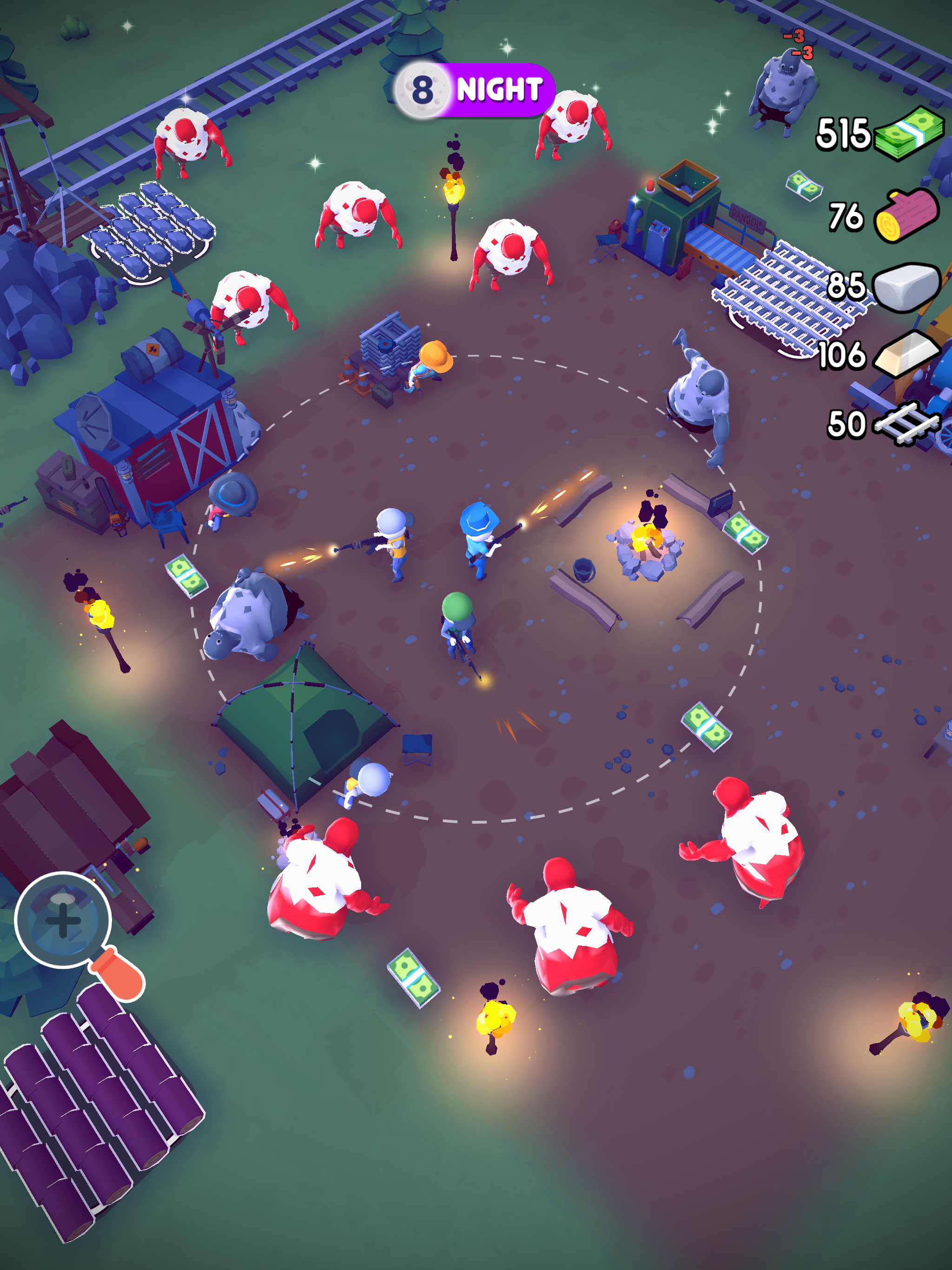Viewport: 952px width, 1270px height.
Task: Select the orange-hat worker by the supply crate
Action: [x=434, y=362]
